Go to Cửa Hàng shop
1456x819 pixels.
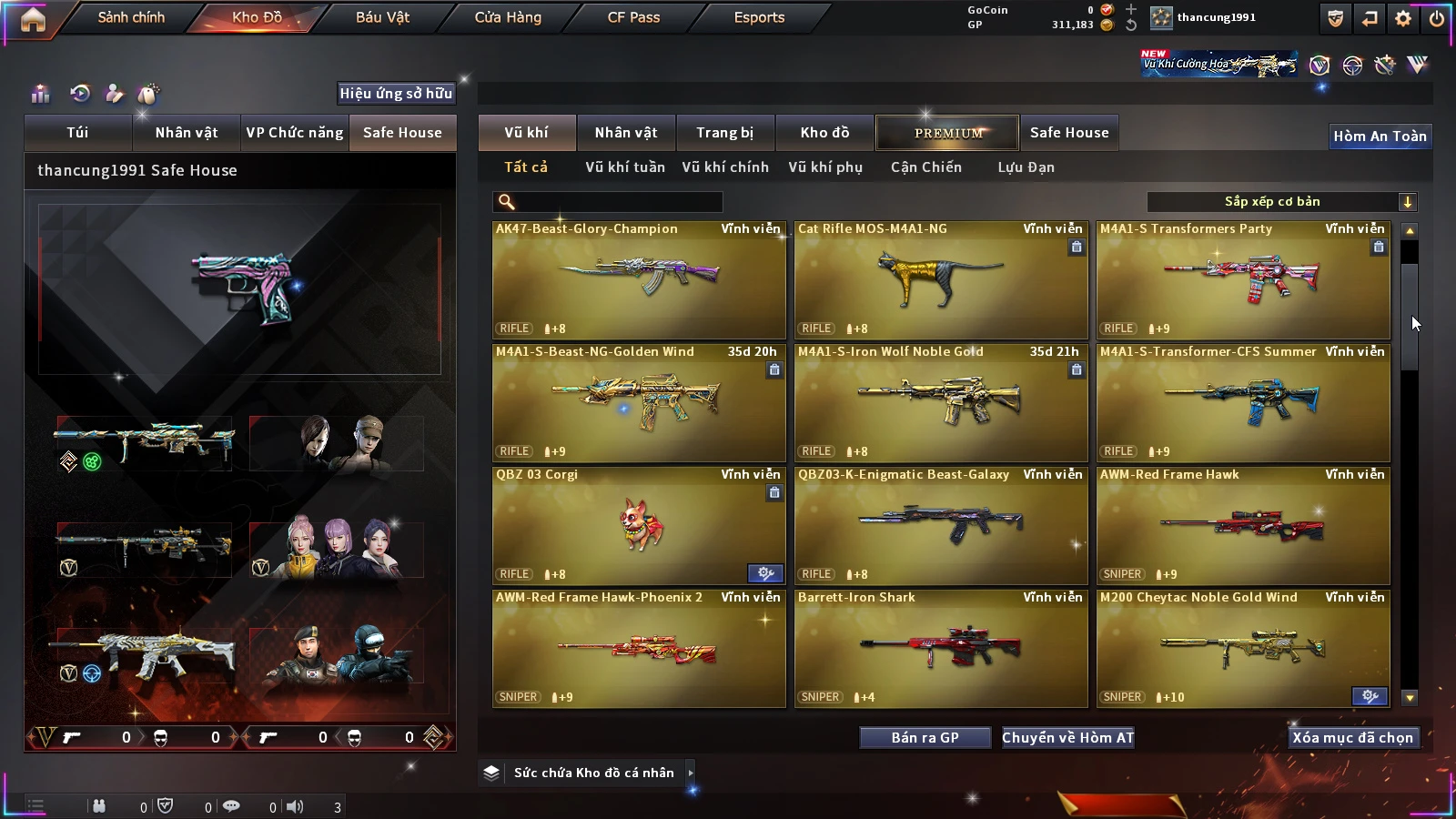point(508,17)
